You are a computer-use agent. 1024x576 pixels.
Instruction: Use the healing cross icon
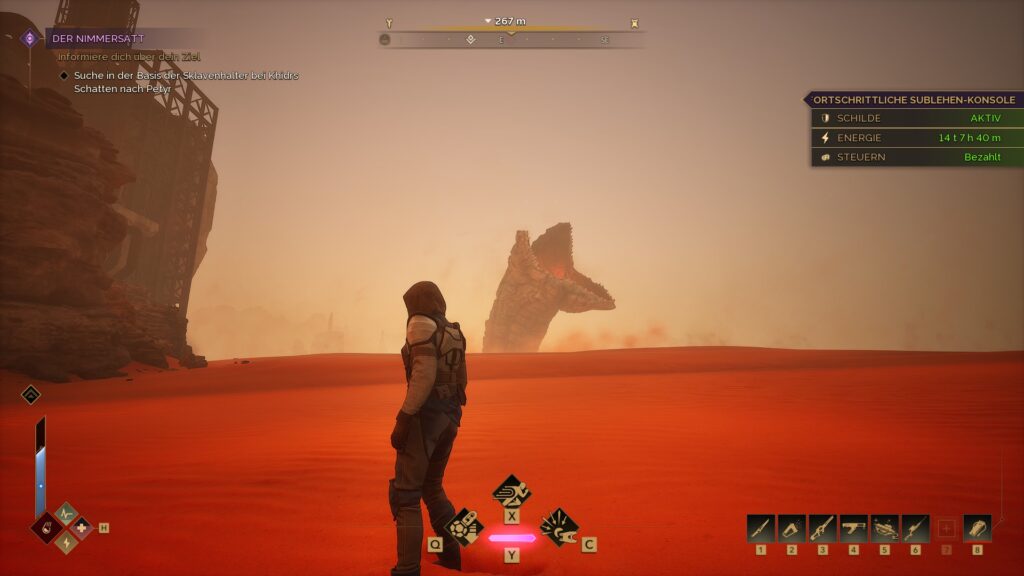pos(81,527)
